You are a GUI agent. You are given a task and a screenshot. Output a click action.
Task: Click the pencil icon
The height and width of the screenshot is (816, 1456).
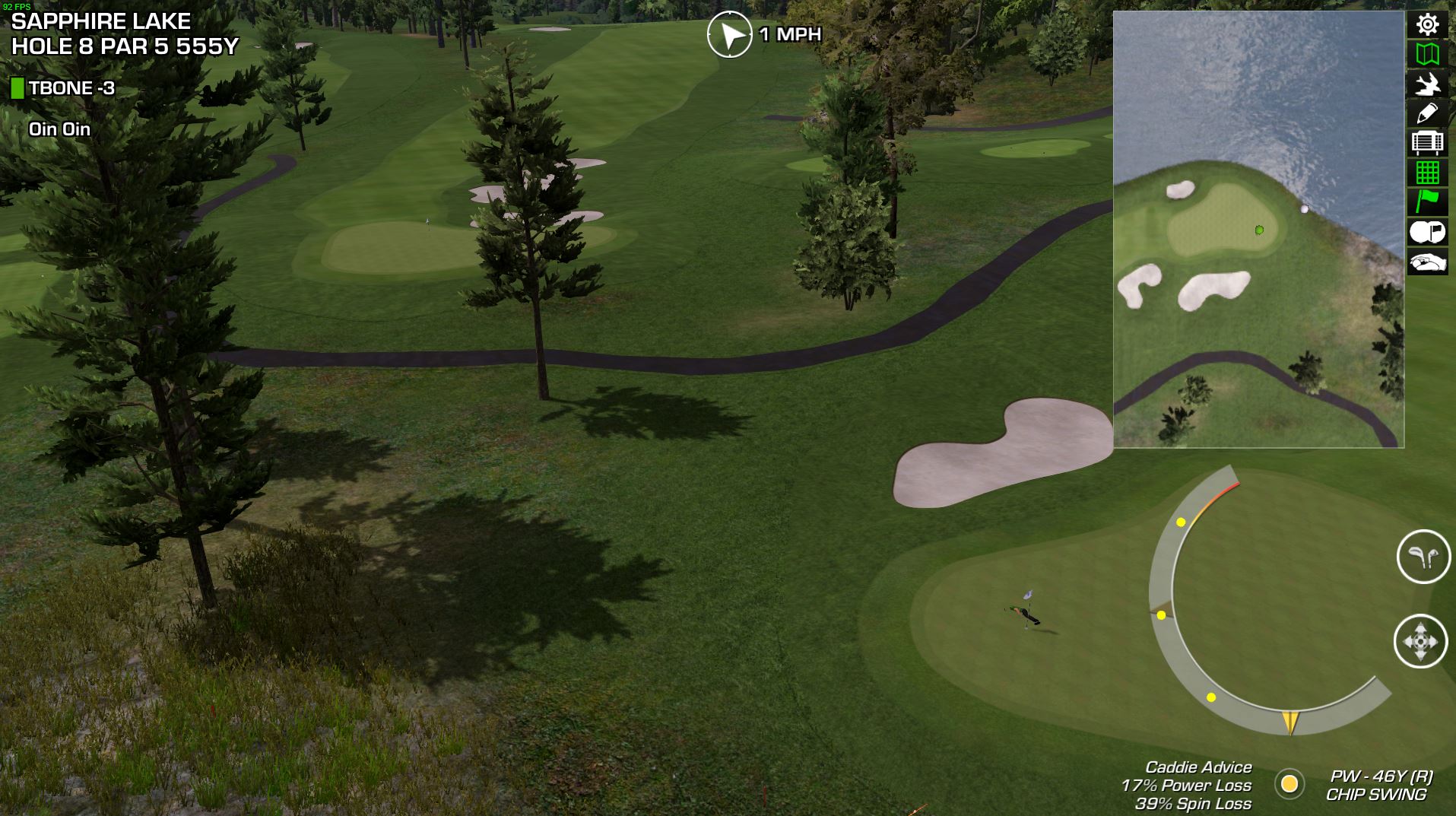[1427, 114]
